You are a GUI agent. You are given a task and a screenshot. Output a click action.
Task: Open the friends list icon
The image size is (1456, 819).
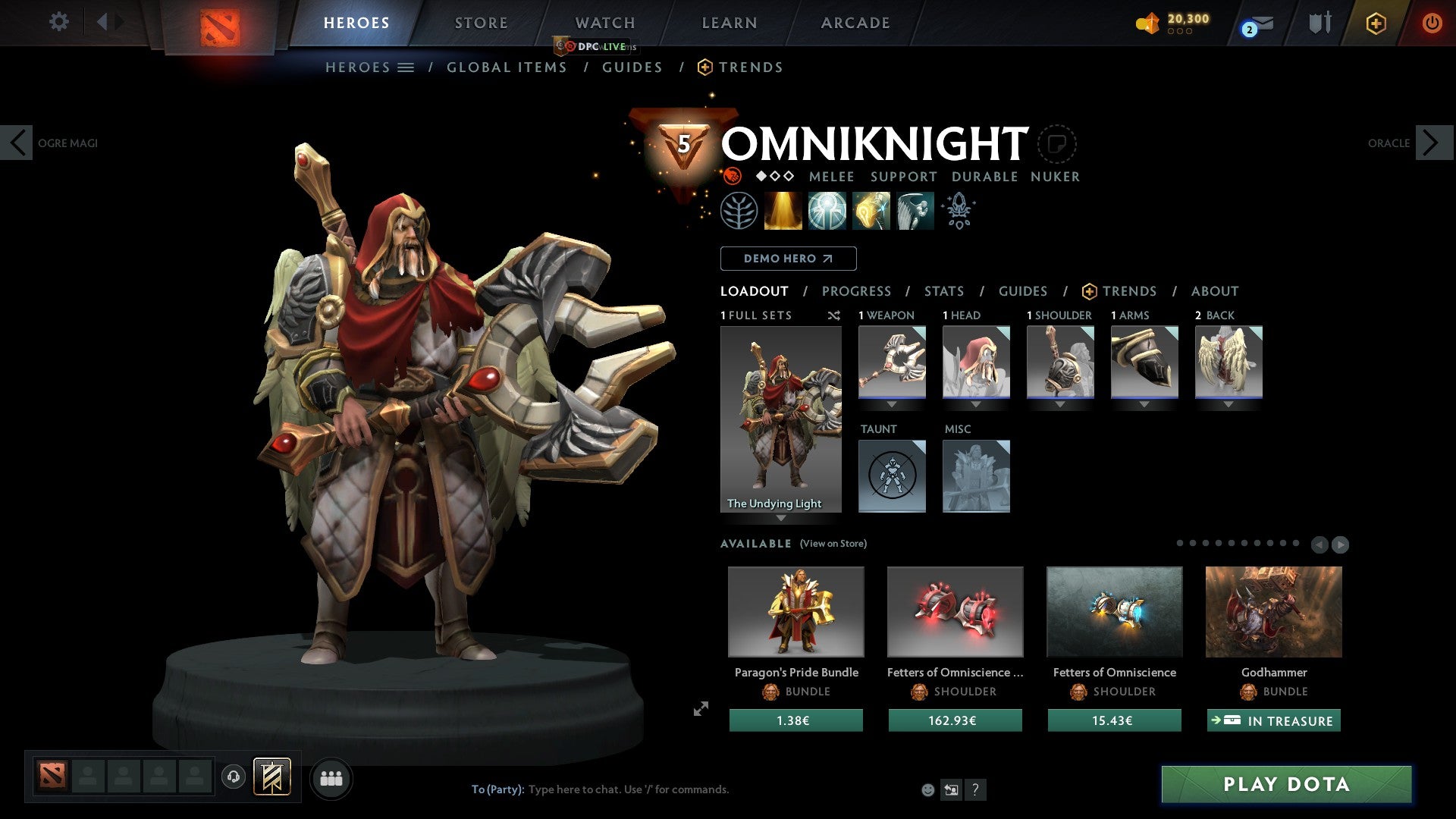[331, 777]
